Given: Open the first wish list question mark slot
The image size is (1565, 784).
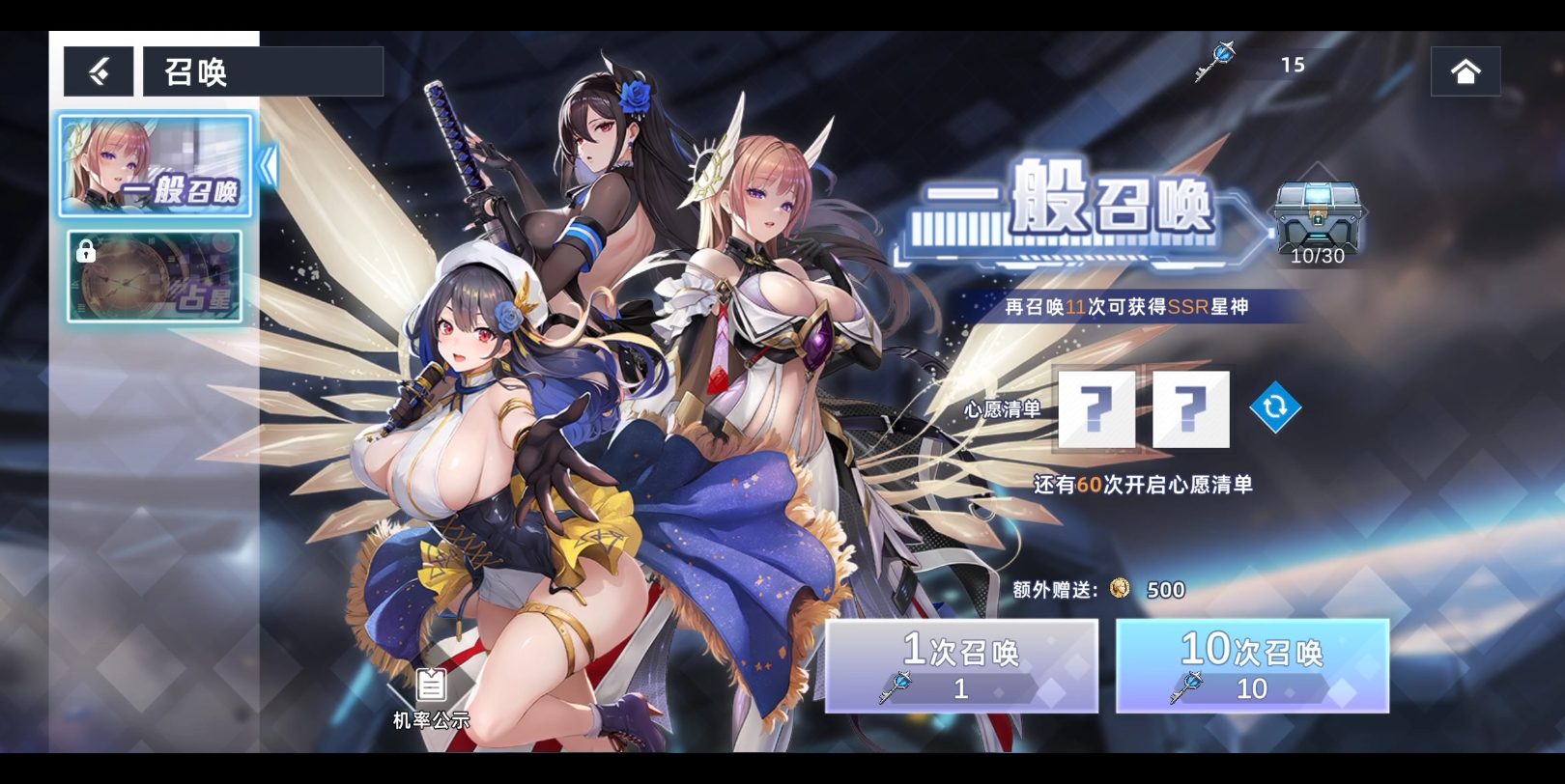Looking at the screenshot, I should (x=1095, y=408).
